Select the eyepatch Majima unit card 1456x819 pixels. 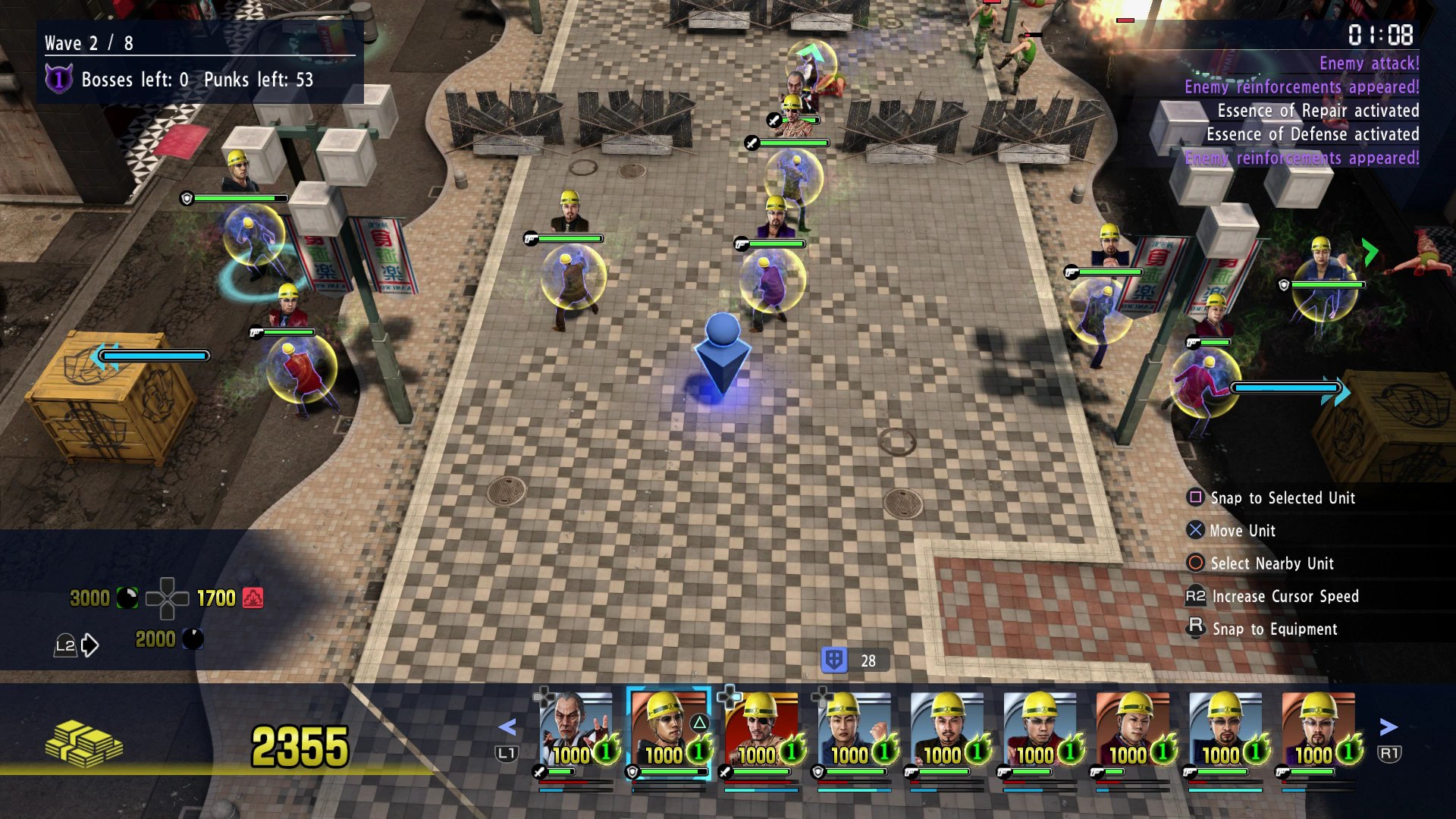click(761, 730)
